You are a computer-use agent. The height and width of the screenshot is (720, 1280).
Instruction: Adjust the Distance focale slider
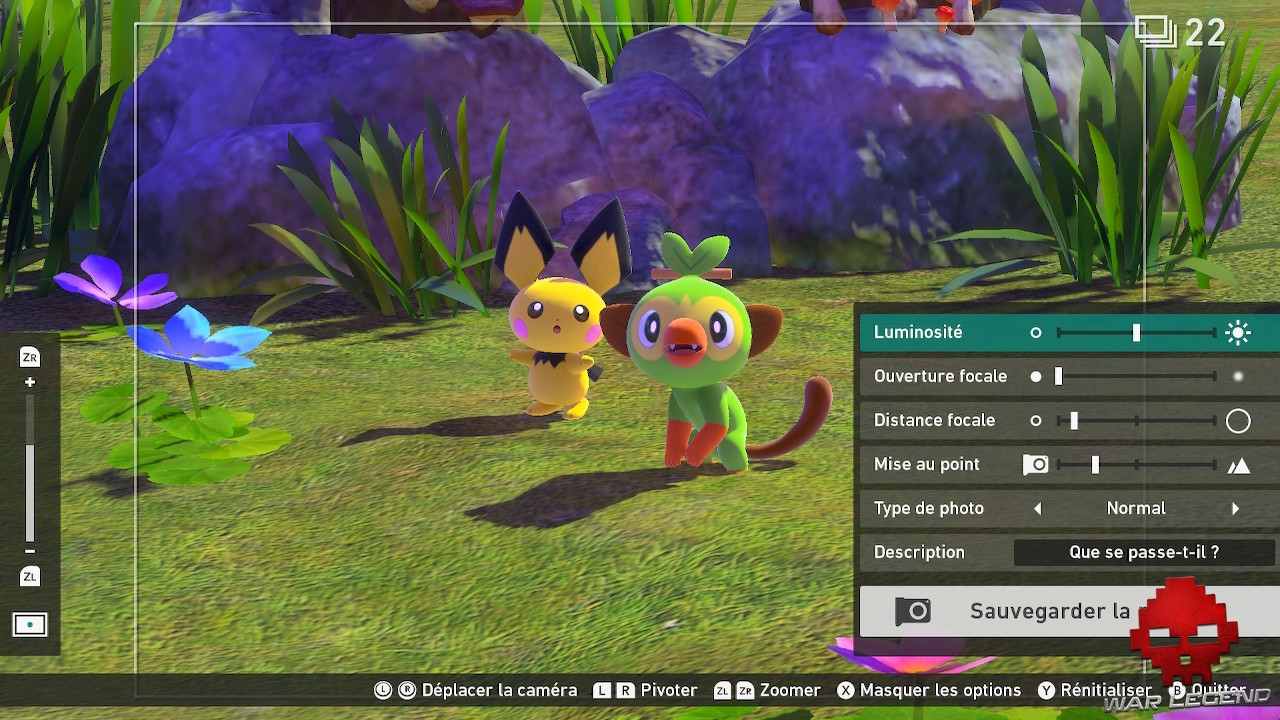pyautogui.click(x=1136, y=420)
